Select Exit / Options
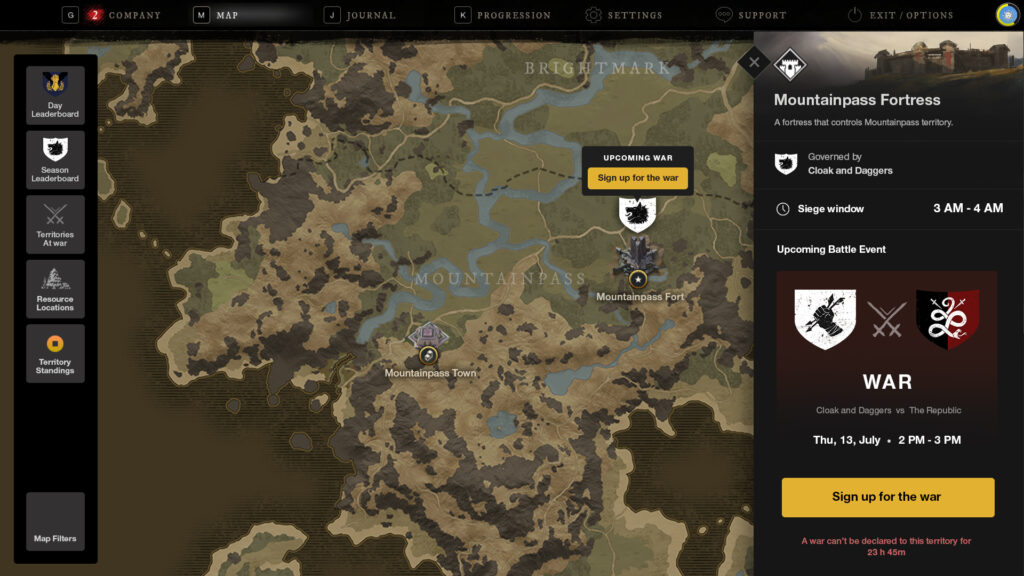This screenshot has height=576, width=1024. click(x=910, y=15)
